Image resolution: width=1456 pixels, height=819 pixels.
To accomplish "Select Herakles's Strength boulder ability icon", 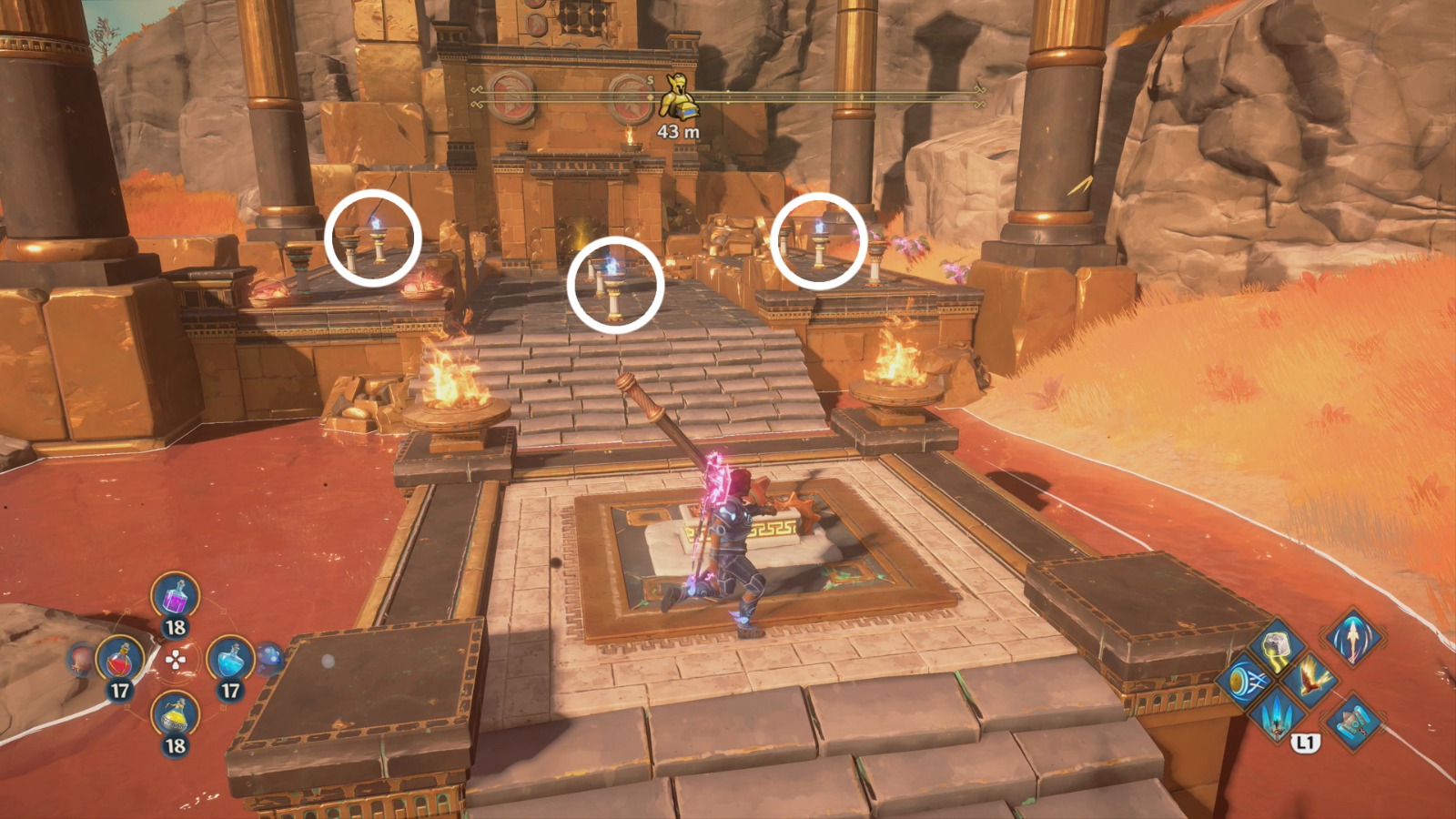I will 1276,643.
